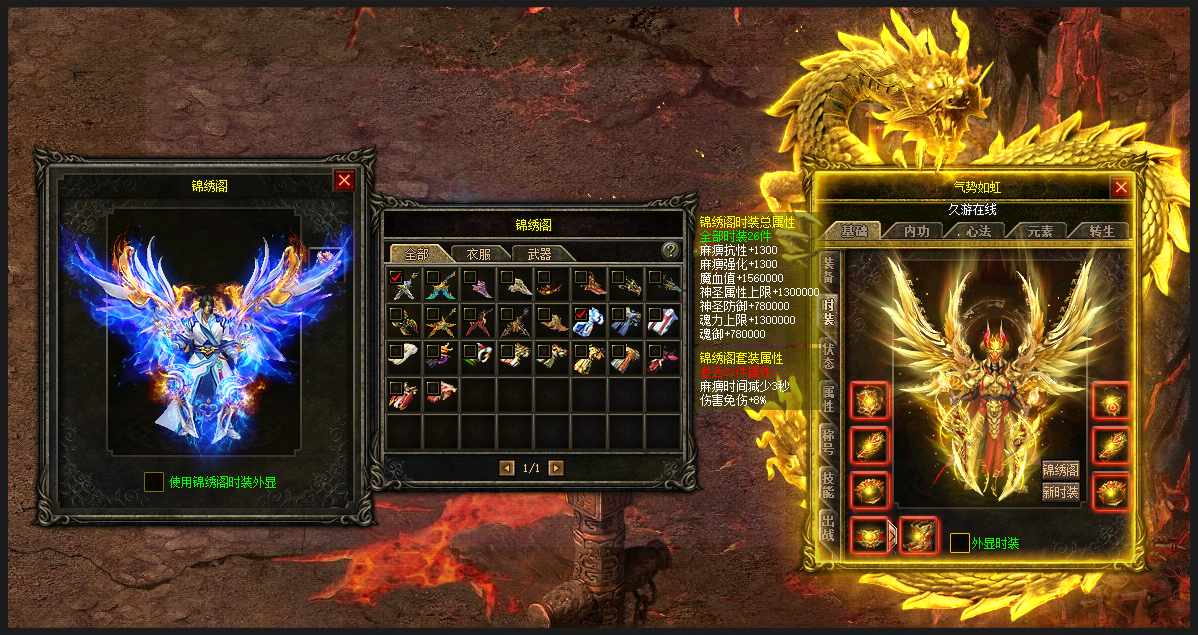Switch to the 元素 tab

[x=1039, y=231]
